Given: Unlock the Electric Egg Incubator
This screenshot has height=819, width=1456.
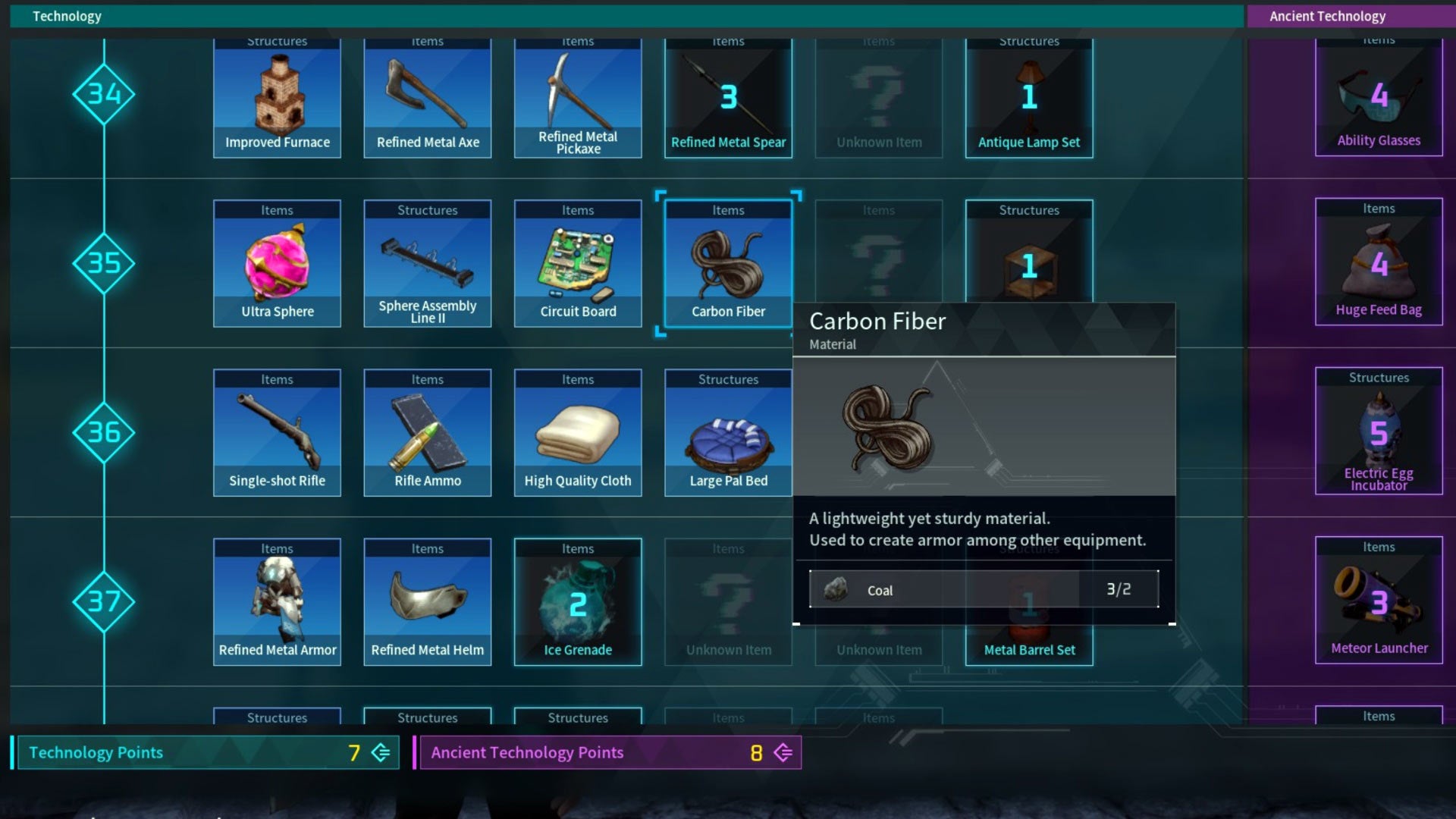Looking at the screenshot, I should (x=1379, y=431).
